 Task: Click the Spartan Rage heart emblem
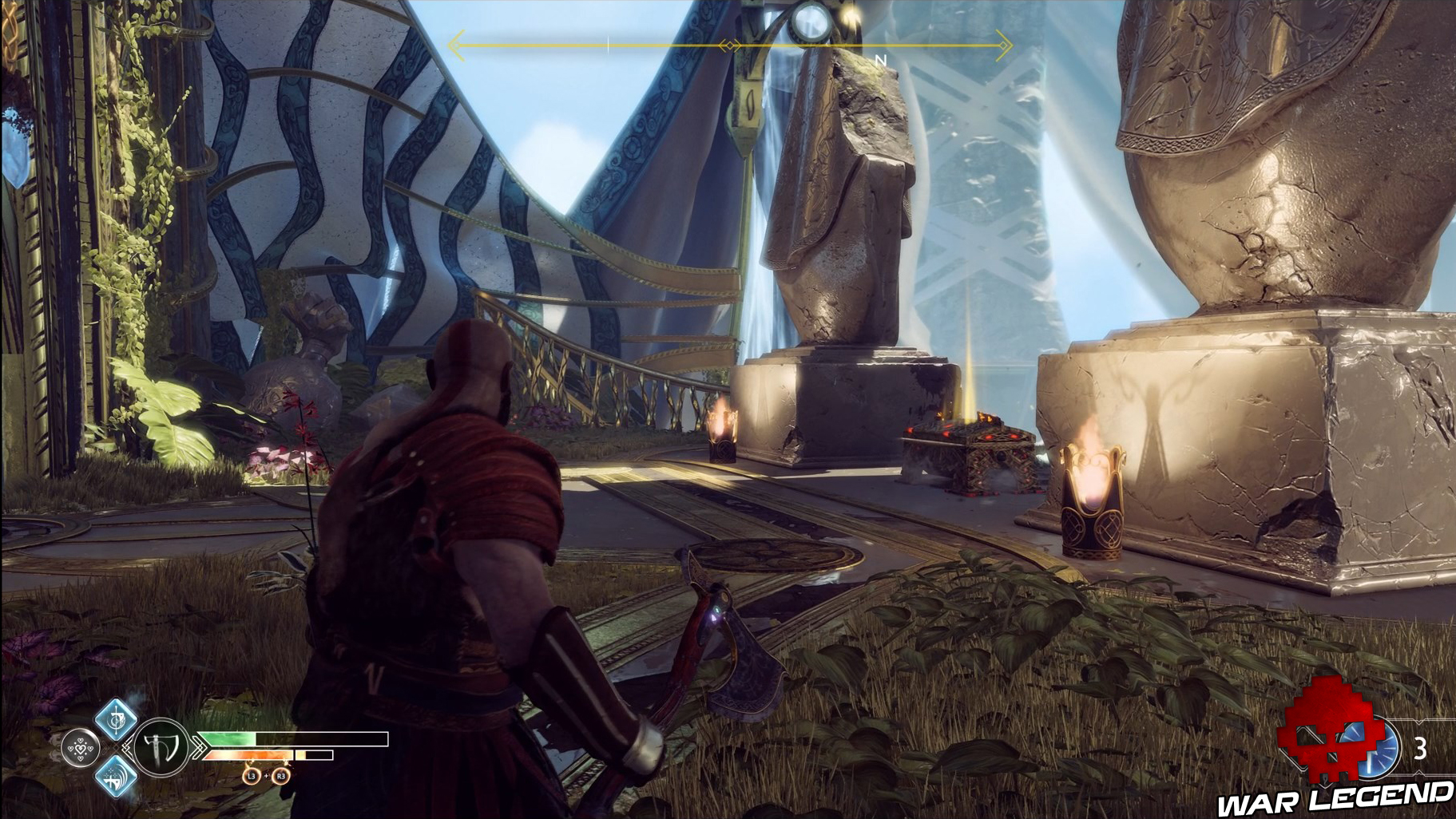[81, 748]
